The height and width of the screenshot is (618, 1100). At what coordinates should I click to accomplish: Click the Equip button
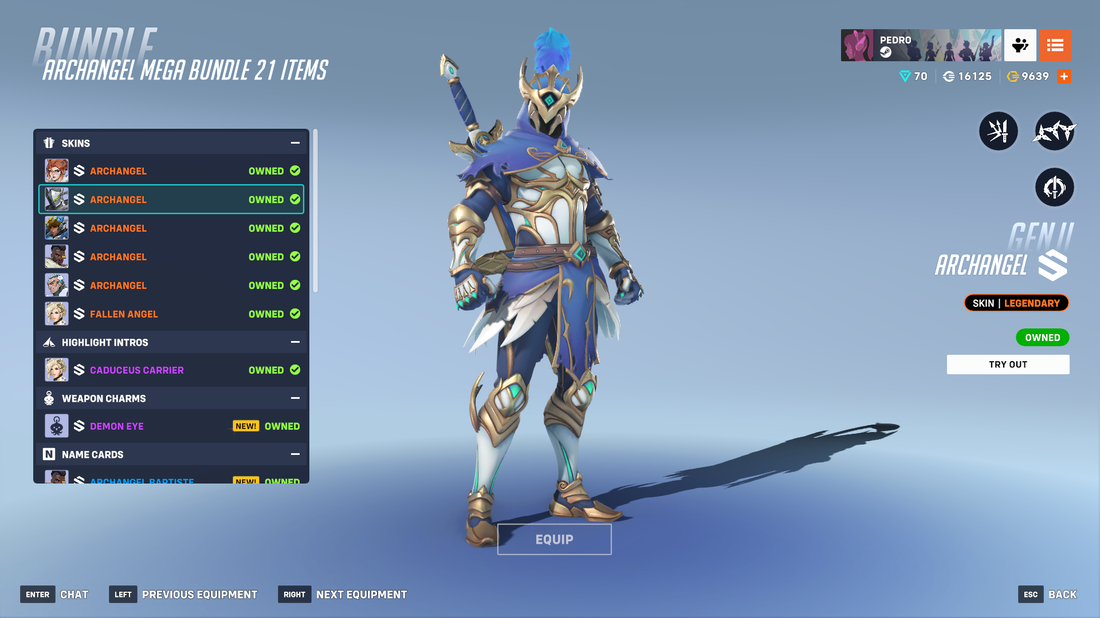554,539
